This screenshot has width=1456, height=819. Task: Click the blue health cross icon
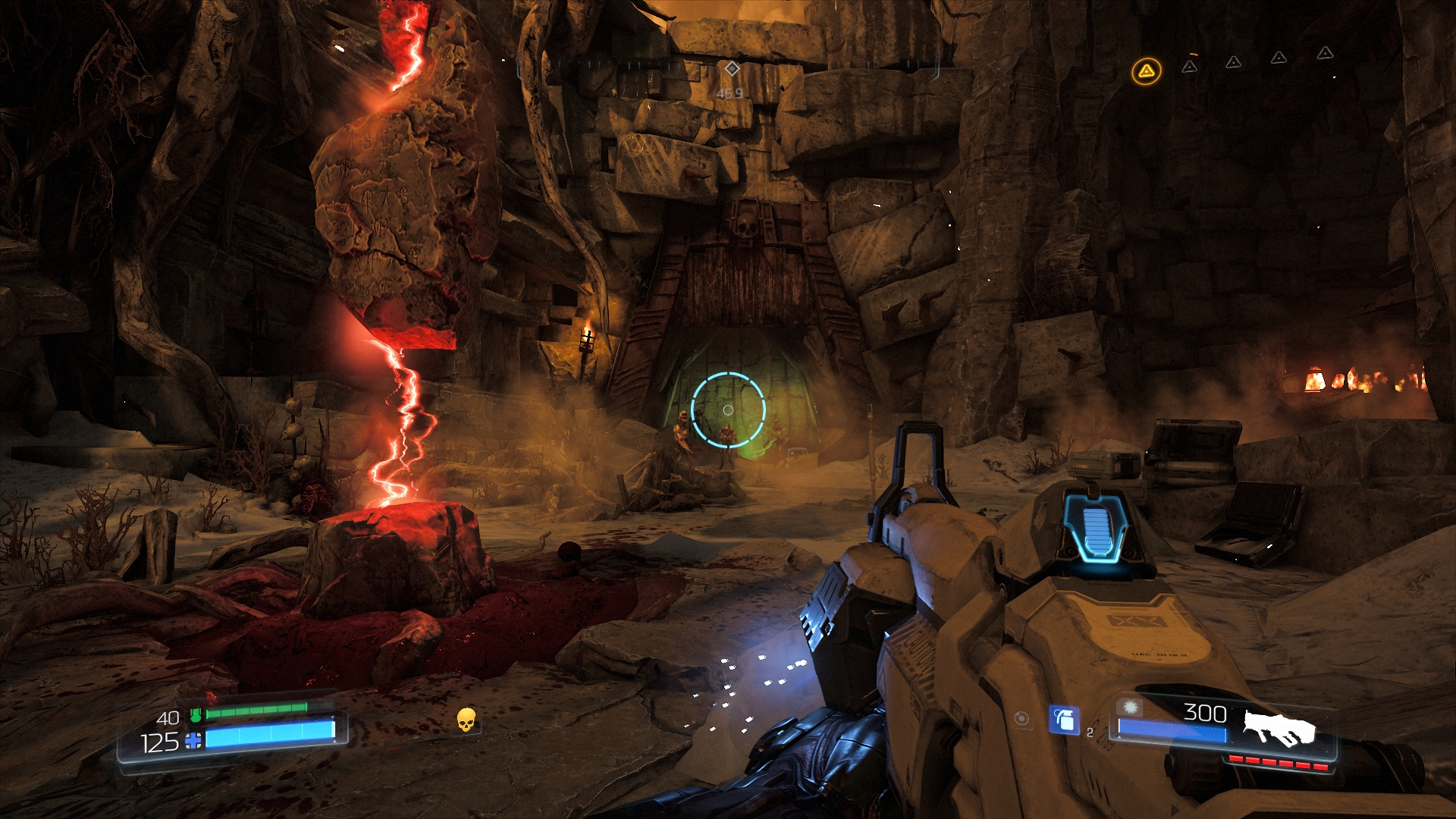[x=194, y=741]
